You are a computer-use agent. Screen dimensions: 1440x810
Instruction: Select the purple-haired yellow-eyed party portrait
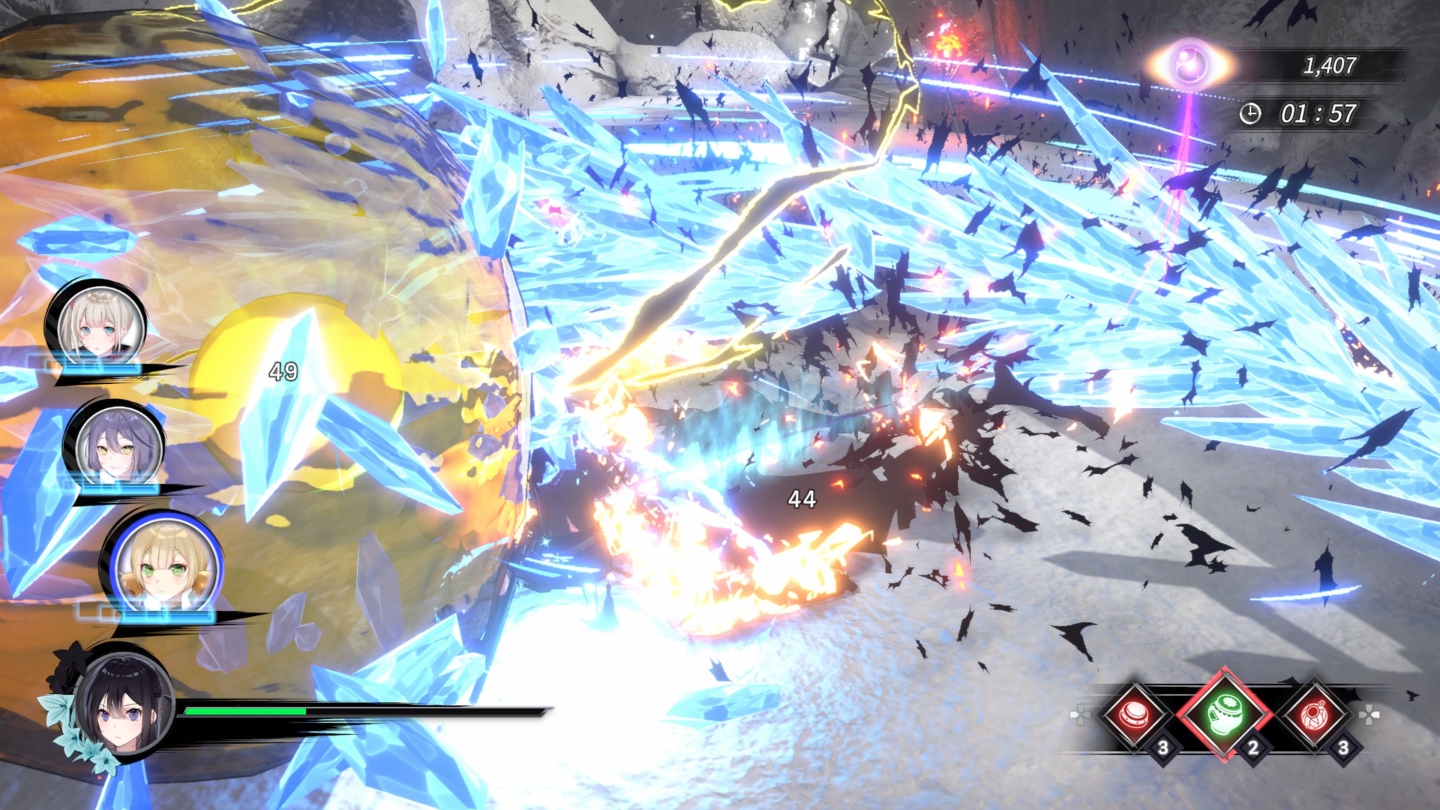pyautogui.click(x=114, y=444)
